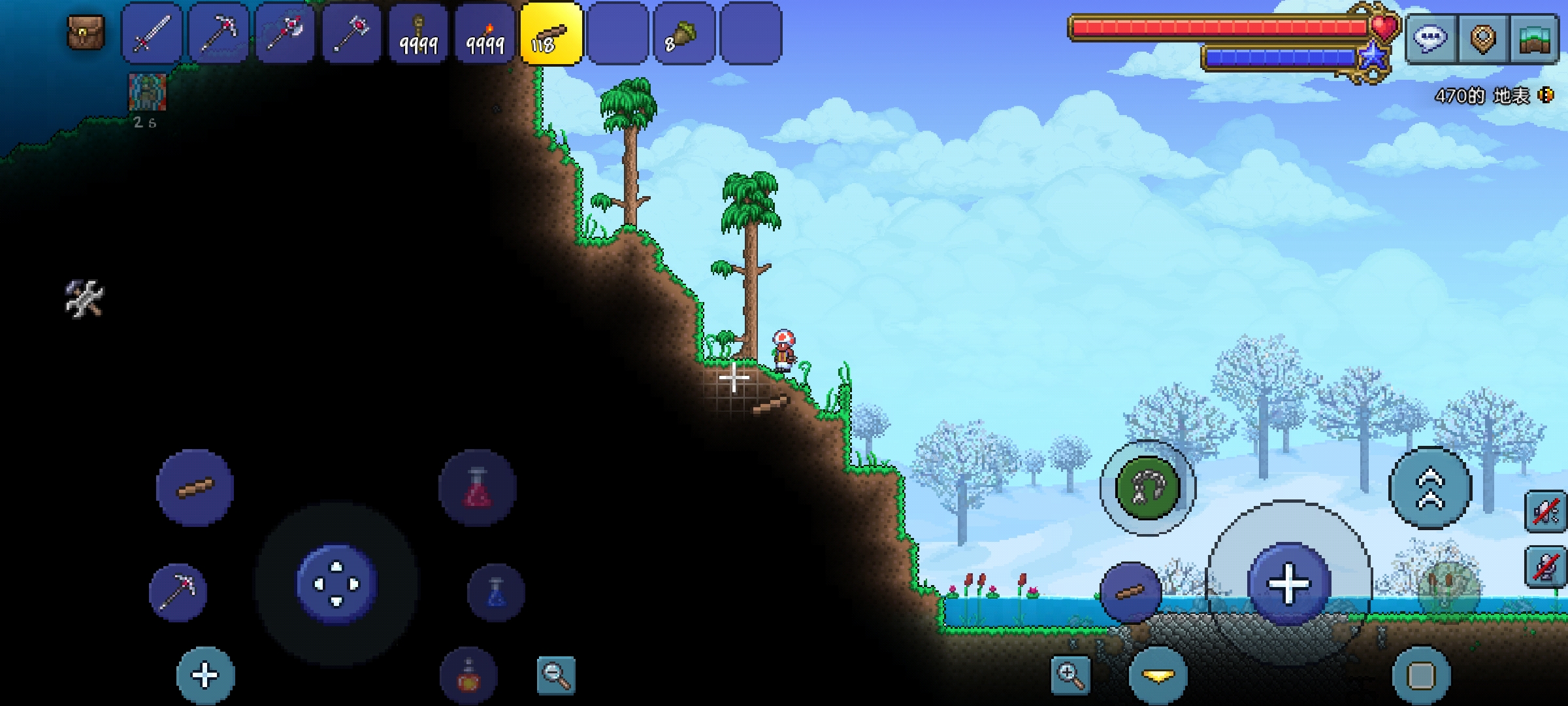Tap the zoom-in magnifier button
The height and width of the screenshot is (706, 1568).
pyautogui.click(x=1070, y=675)
